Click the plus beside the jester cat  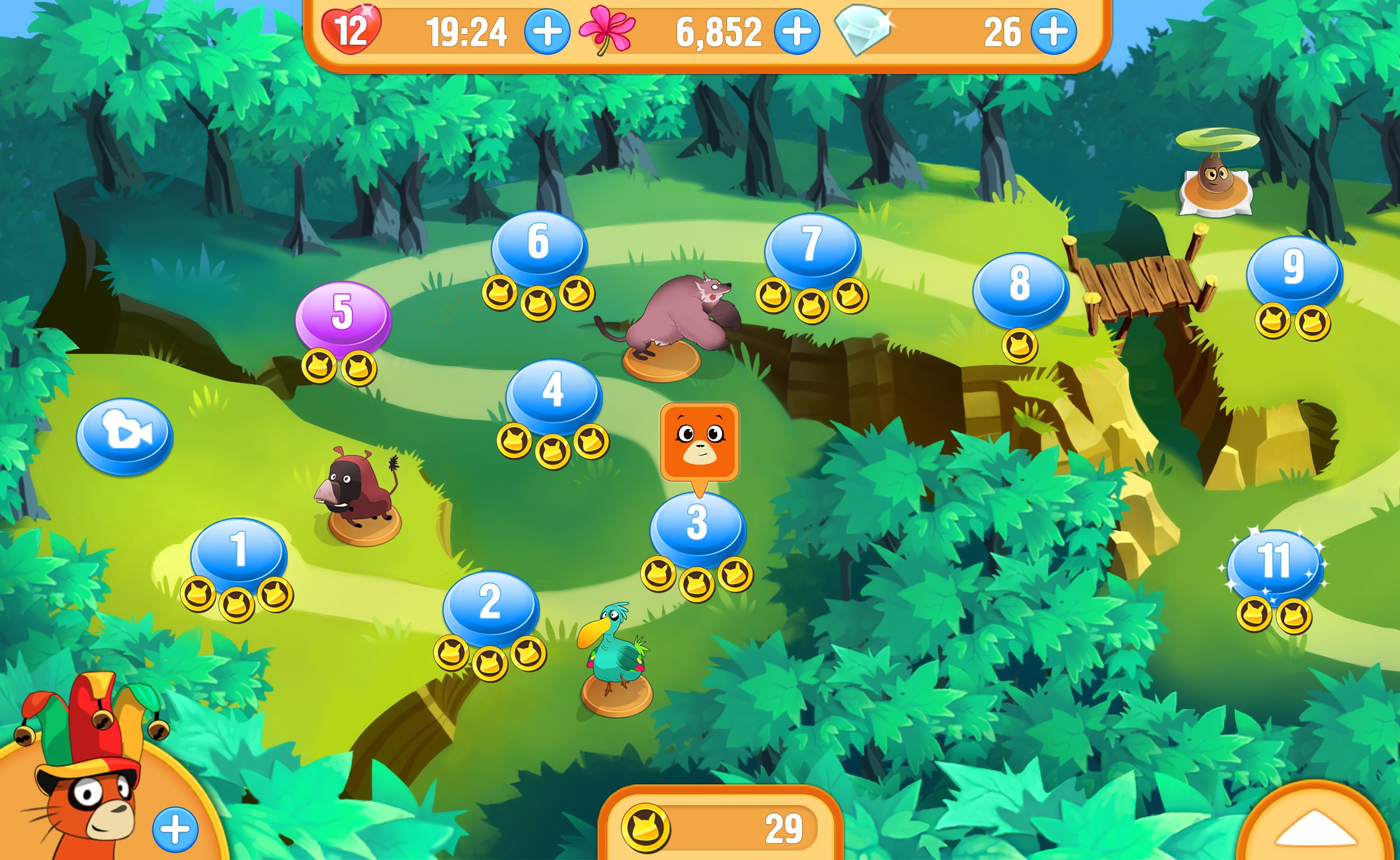click(175, 829)
